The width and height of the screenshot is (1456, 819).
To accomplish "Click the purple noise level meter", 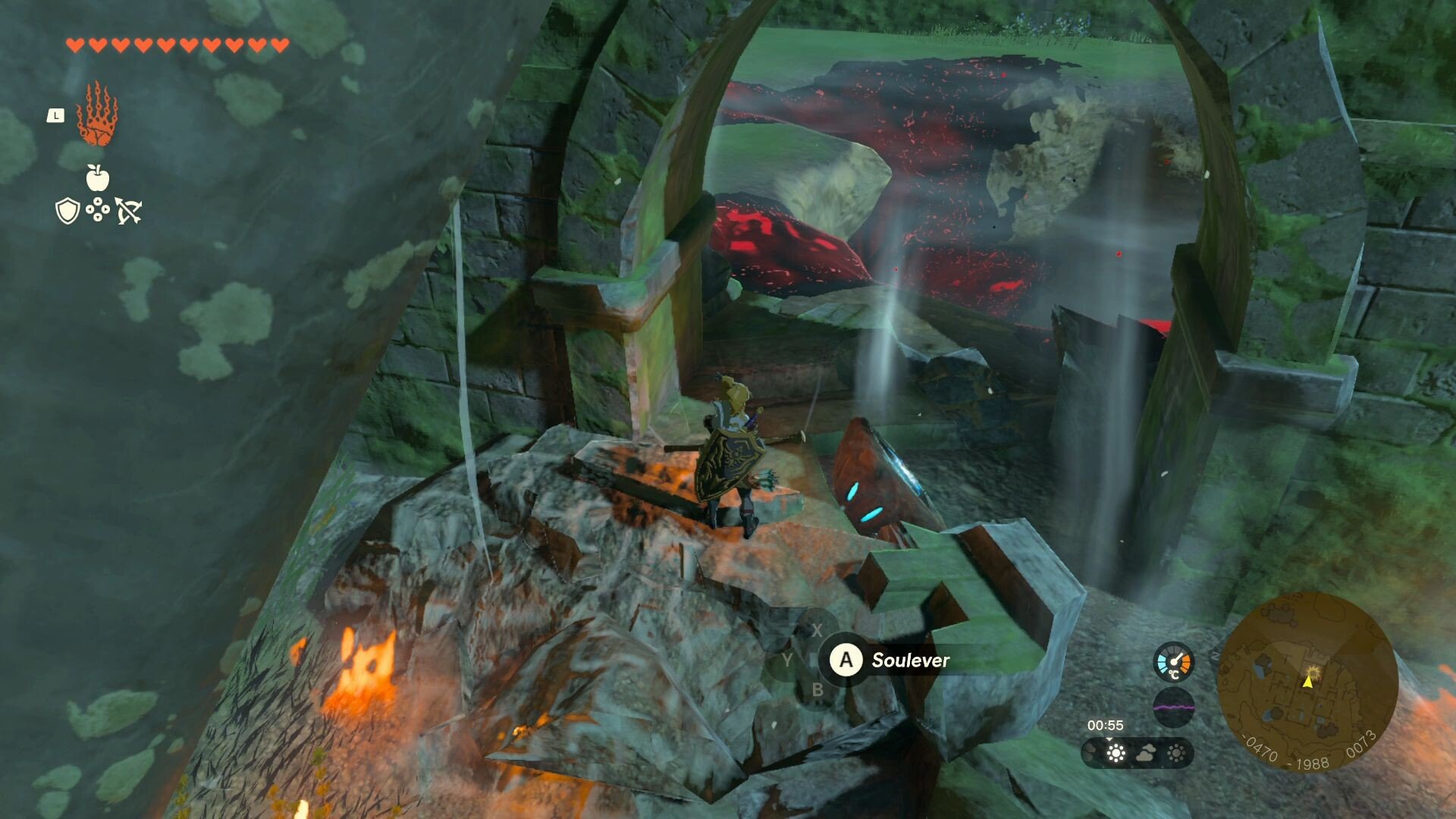I will coord(1173,708).
